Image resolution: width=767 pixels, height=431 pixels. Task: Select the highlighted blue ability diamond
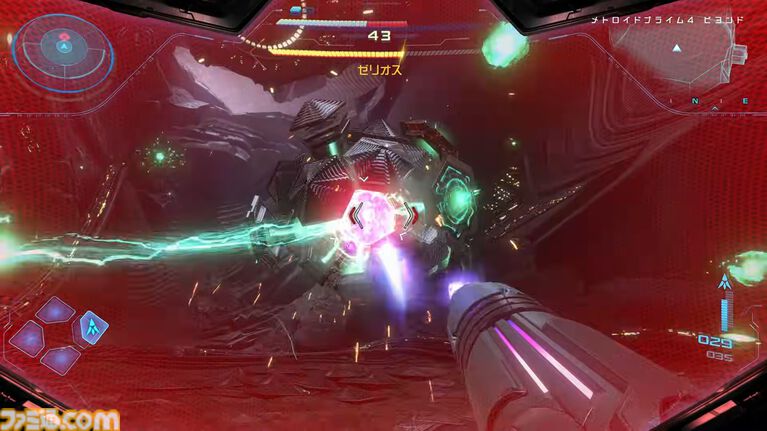click(x=94, y=326)
